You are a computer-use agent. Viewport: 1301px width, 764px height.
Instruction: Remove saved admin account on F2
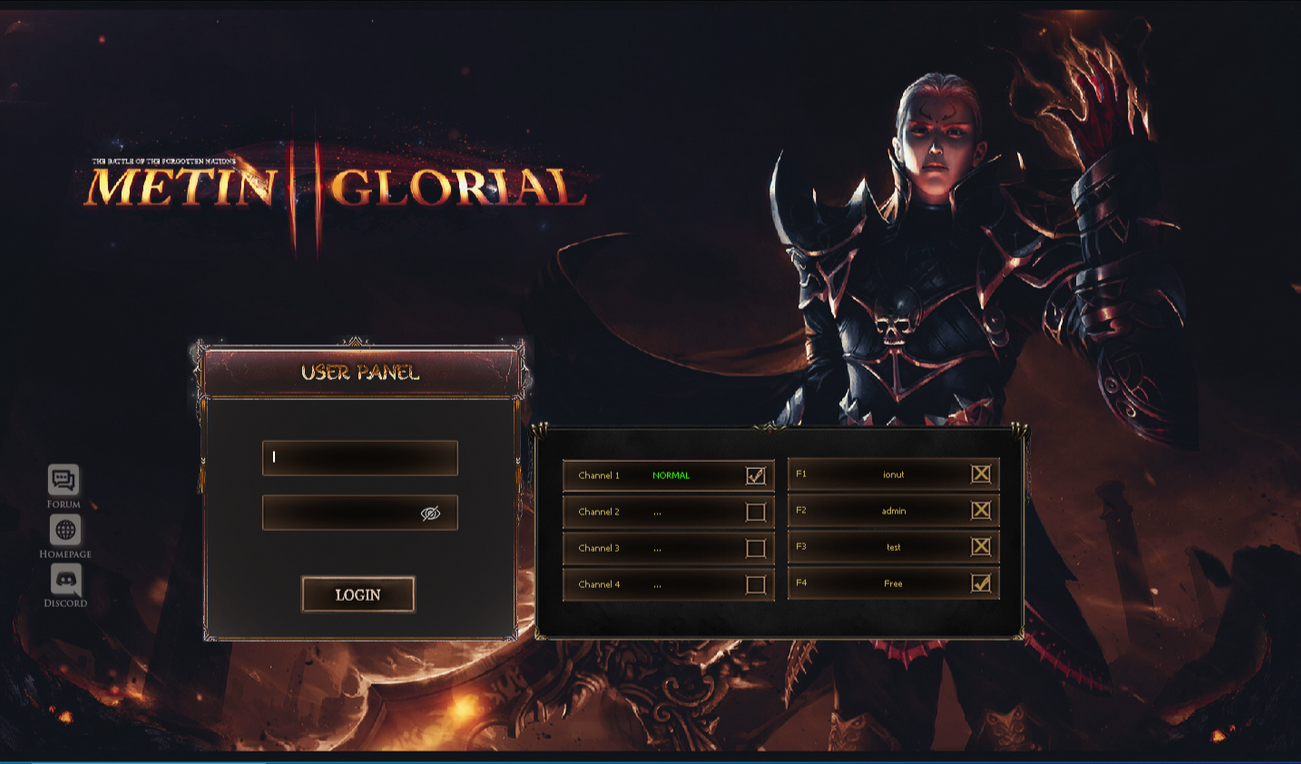click(981, 510)
